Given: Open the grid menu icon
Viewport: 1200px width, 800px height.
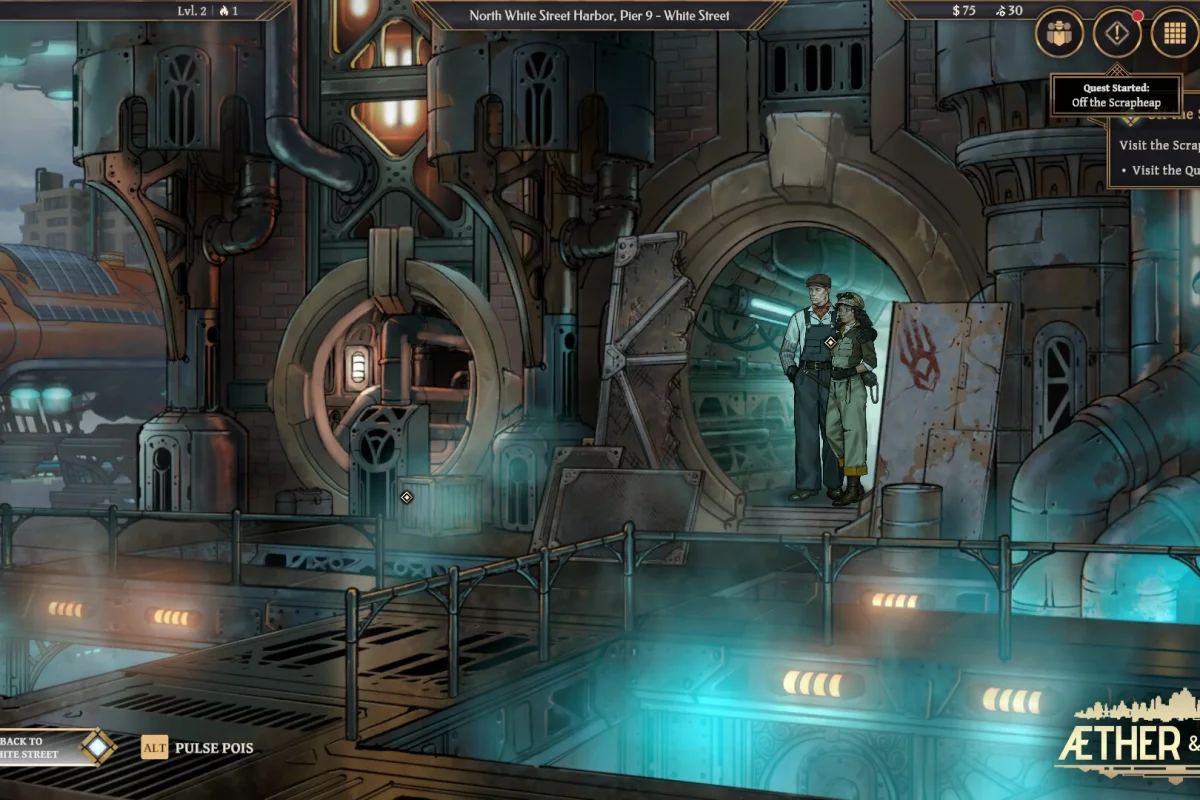Looking at the screenshot, I should pyautogui.click(x=1175, y=33).
